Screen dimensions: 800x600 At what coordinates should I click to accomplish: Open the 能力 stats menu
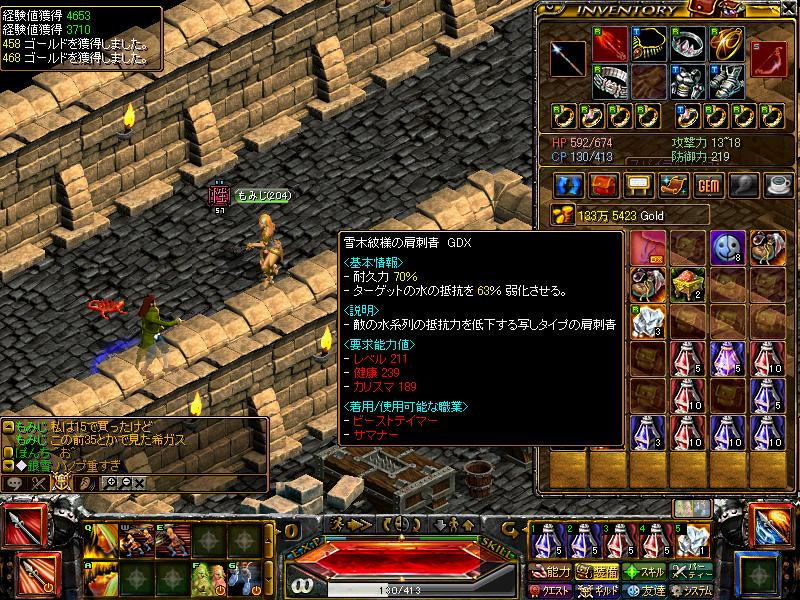[552, 572]
